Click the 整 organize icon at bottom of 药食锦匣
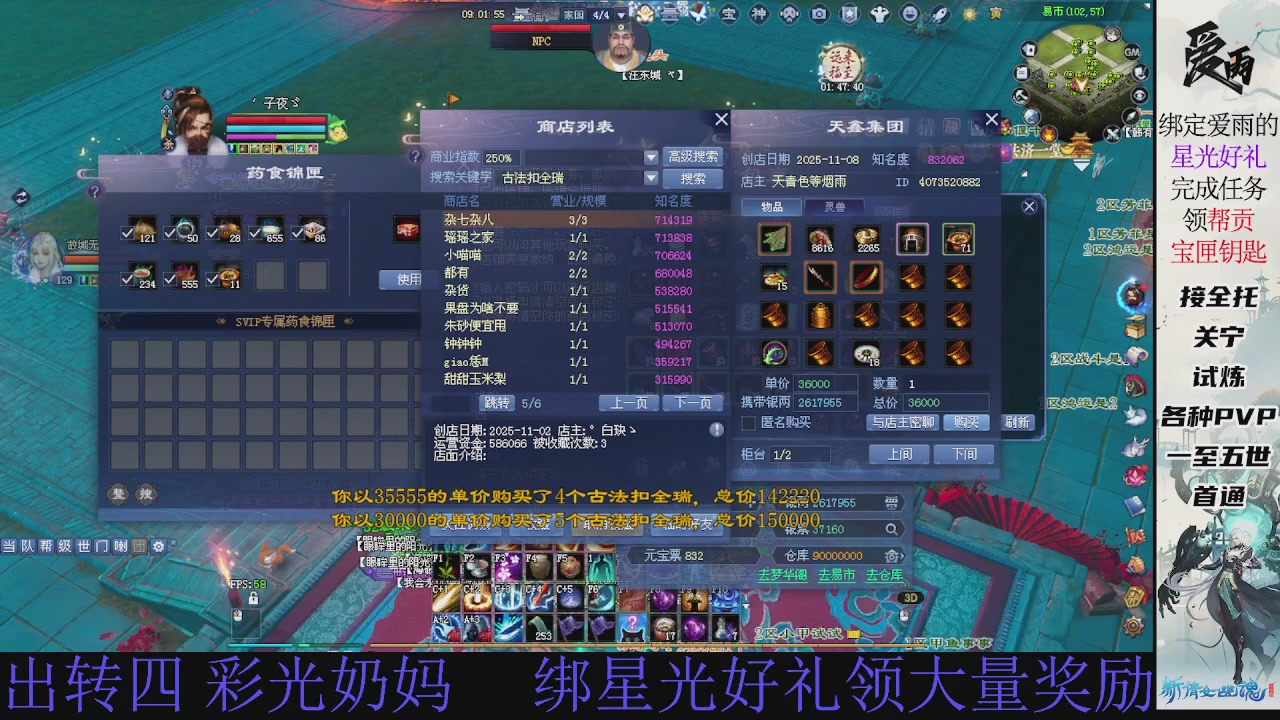Screen dimensions: 1280x720 (x=119, y=493)
